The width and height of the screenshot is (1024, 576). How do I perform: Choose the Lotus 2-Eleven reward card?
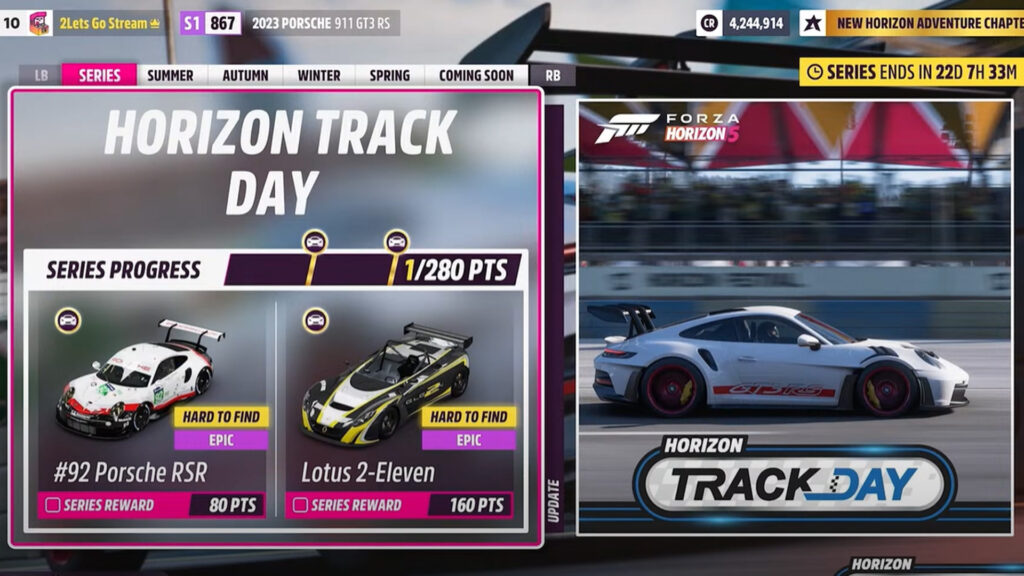pyautogui.click(x=400, y=400)
